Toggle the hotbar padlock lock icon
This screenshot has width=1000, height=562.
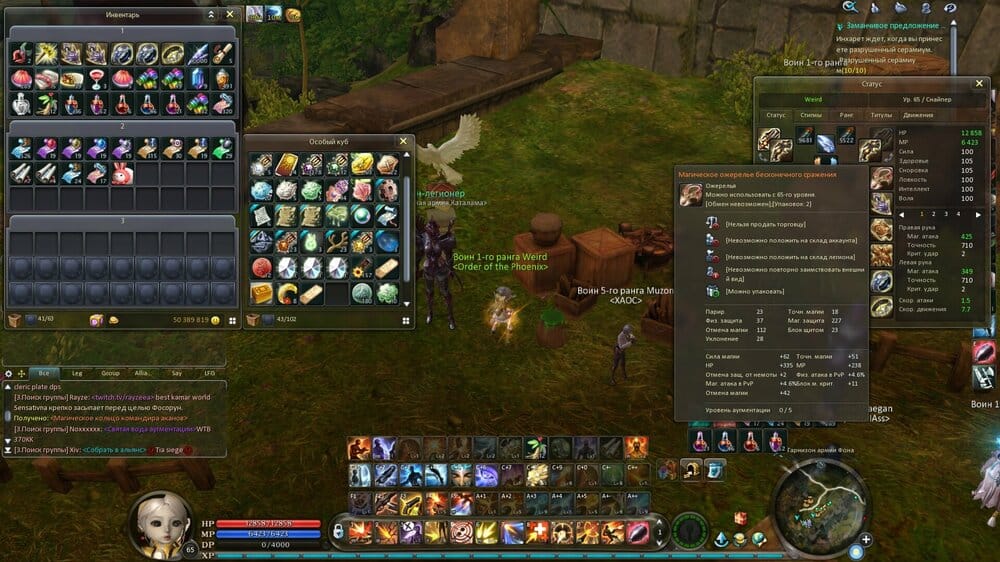[338, 531]
